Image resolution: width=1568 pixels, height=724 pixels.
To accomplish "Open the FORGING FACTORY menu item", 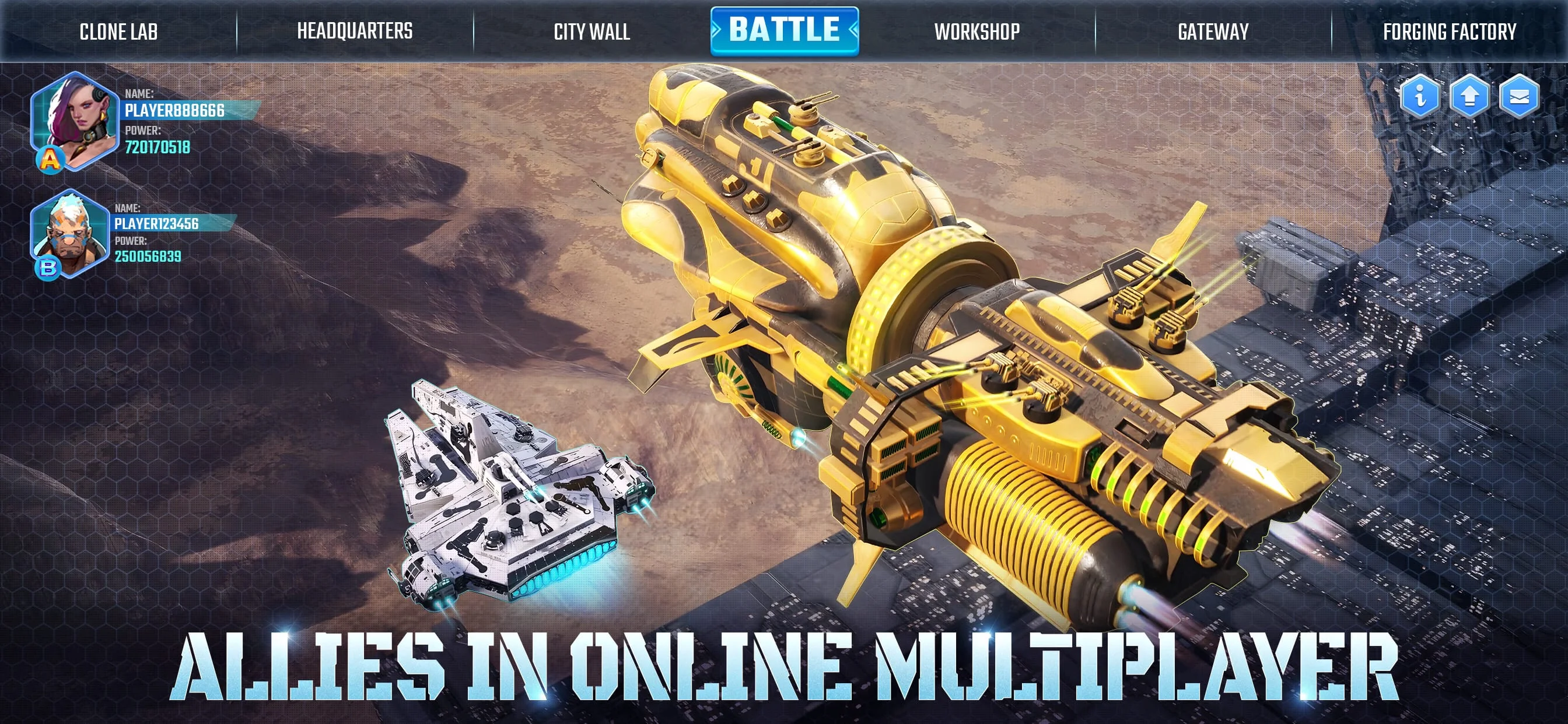I will tap(1450, 30).
